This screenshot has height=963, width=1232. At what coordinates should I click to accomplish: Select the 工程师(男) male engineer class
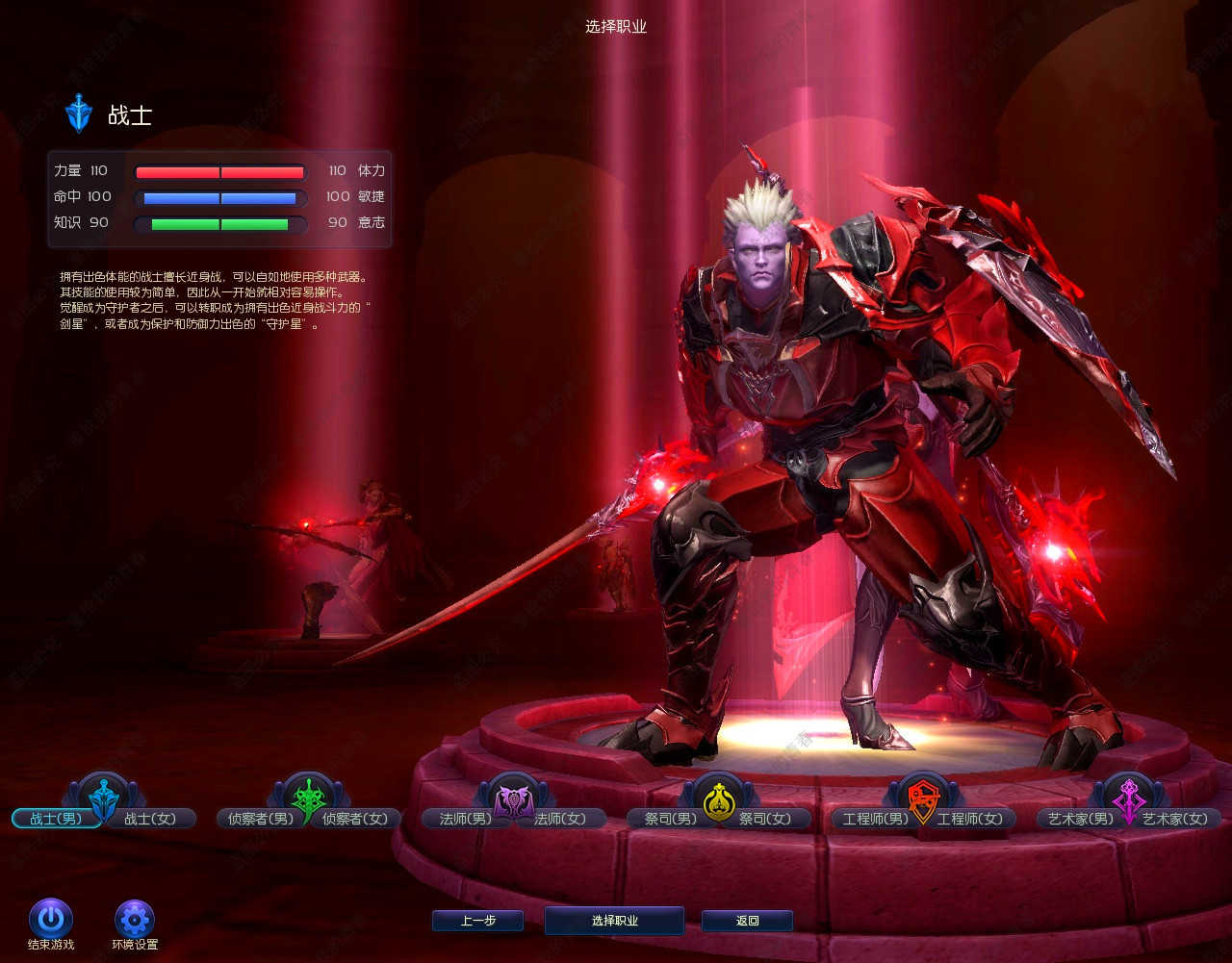coord(874,819)
